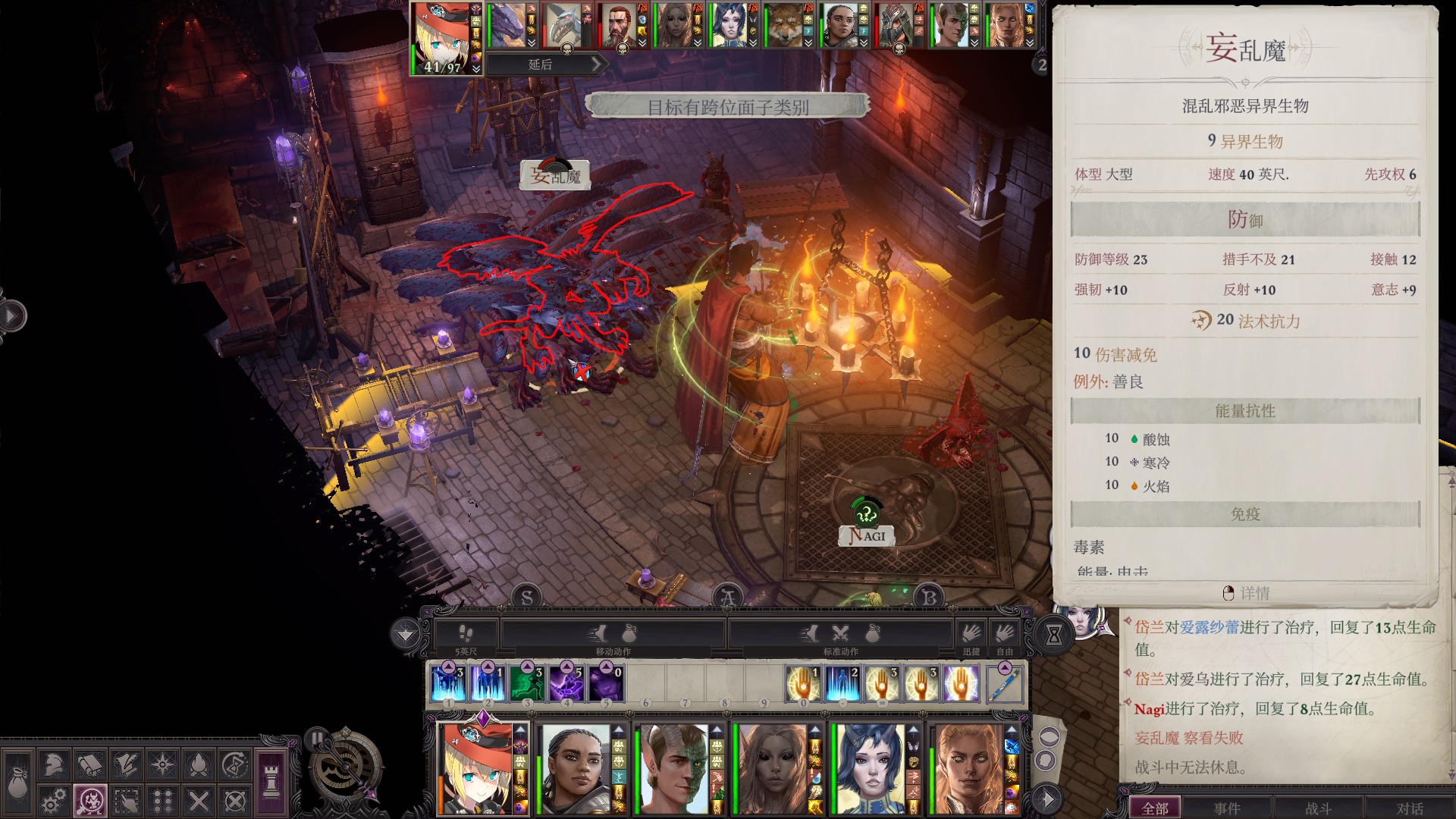Open the spellbook scroll icon
The image size is (1456, 819).
[x=89, y=764]
